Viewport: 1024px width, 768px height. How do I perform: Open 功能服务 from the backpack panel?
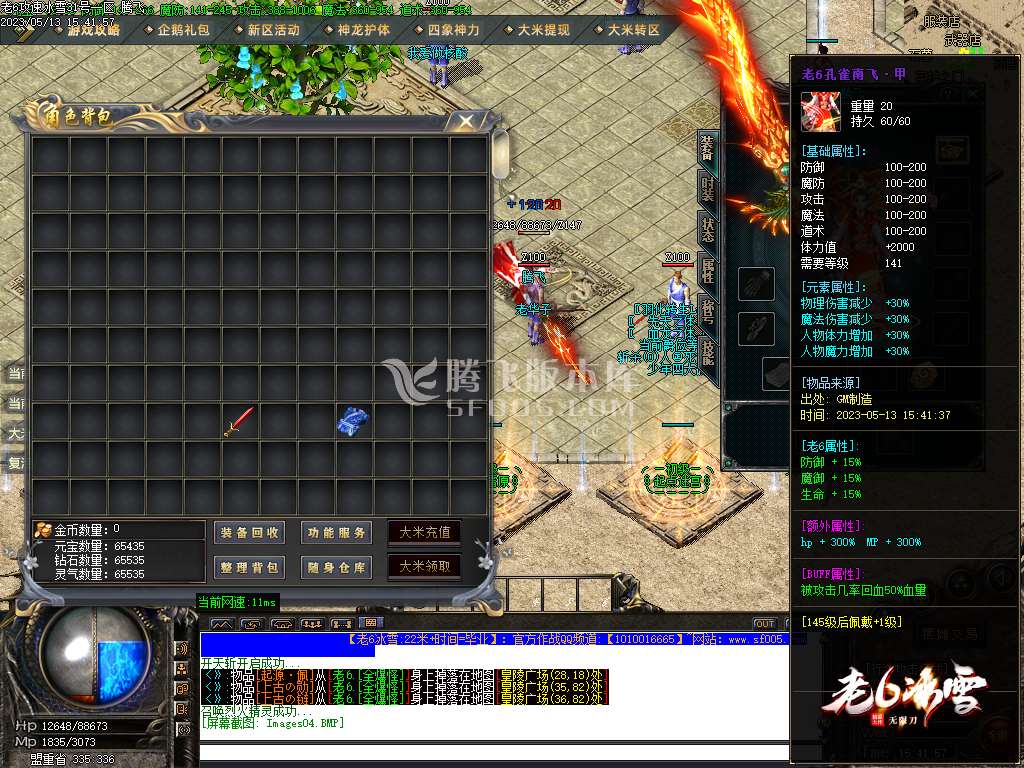click(337, 533)
